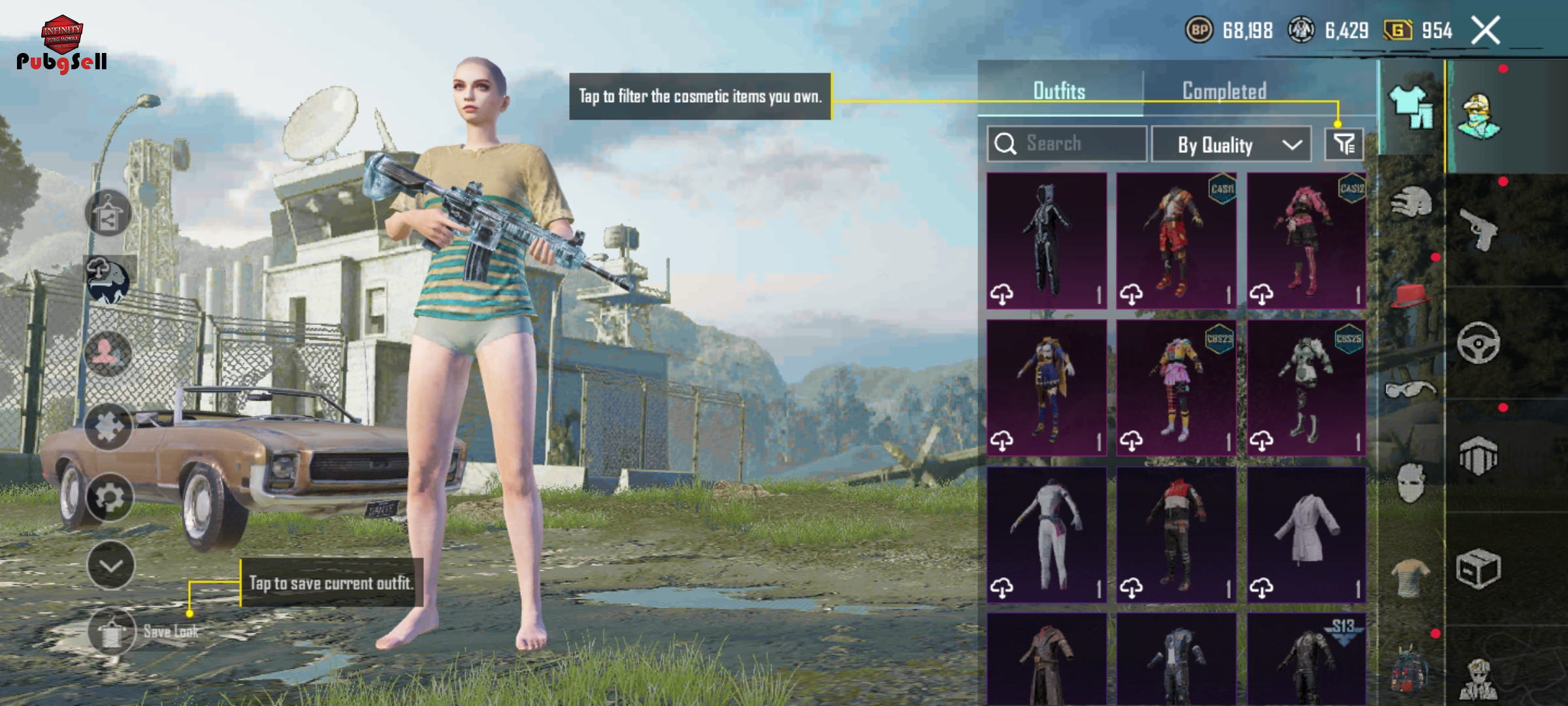Open the gear settings icon

tap(109, 497)
